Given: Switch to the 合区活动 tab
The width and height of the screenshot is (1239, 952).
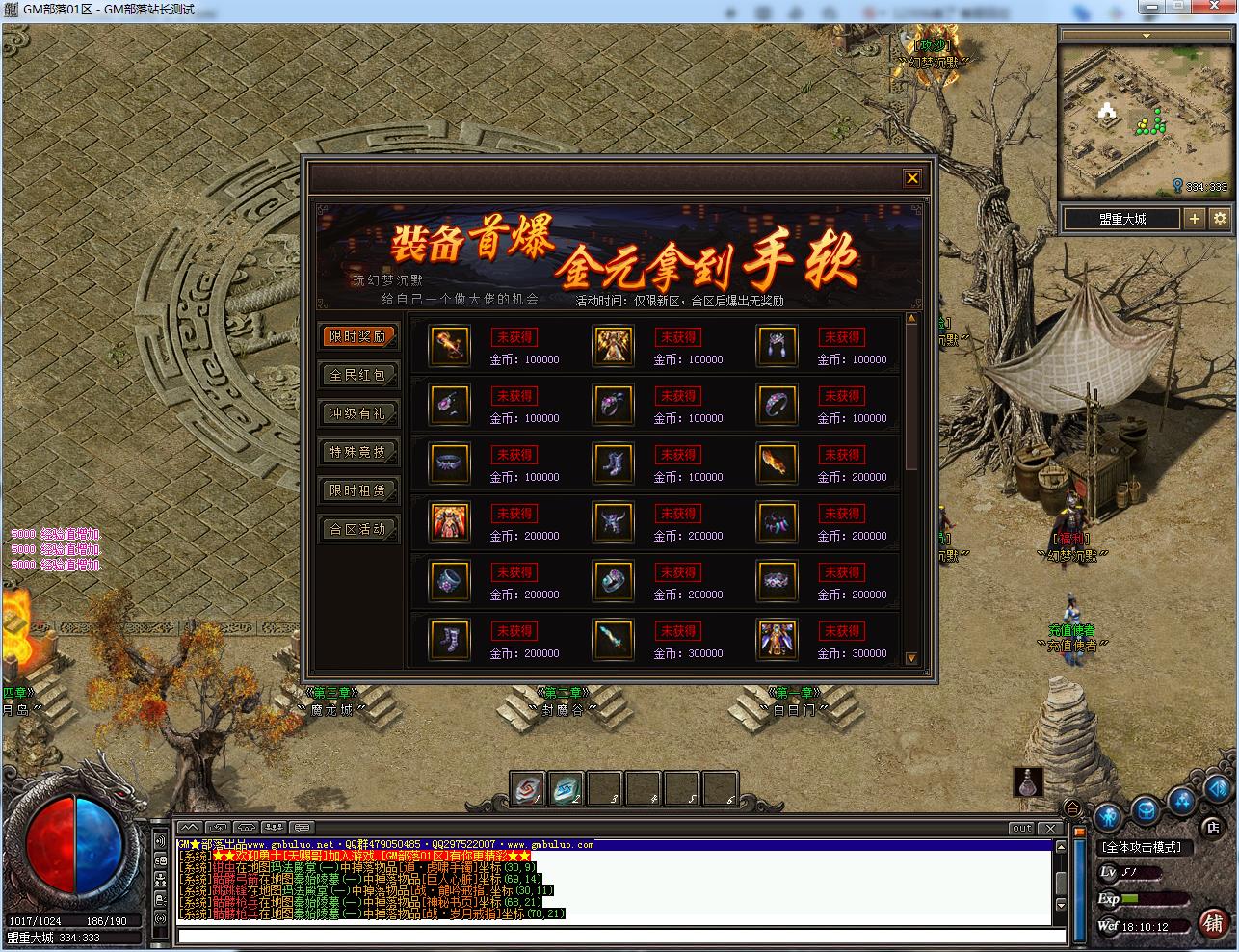Looking at the screenshot, I should [x=359, y=529].
